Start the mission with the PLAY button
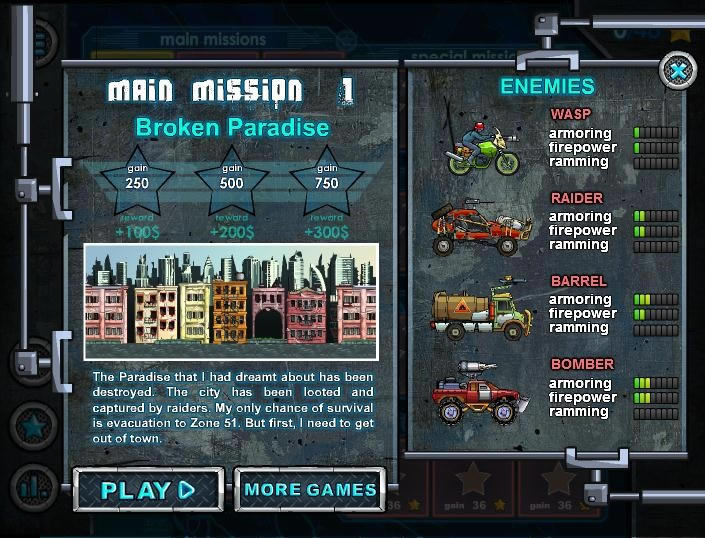The height and width of the screenshot is (538, 705). point(147,490)
